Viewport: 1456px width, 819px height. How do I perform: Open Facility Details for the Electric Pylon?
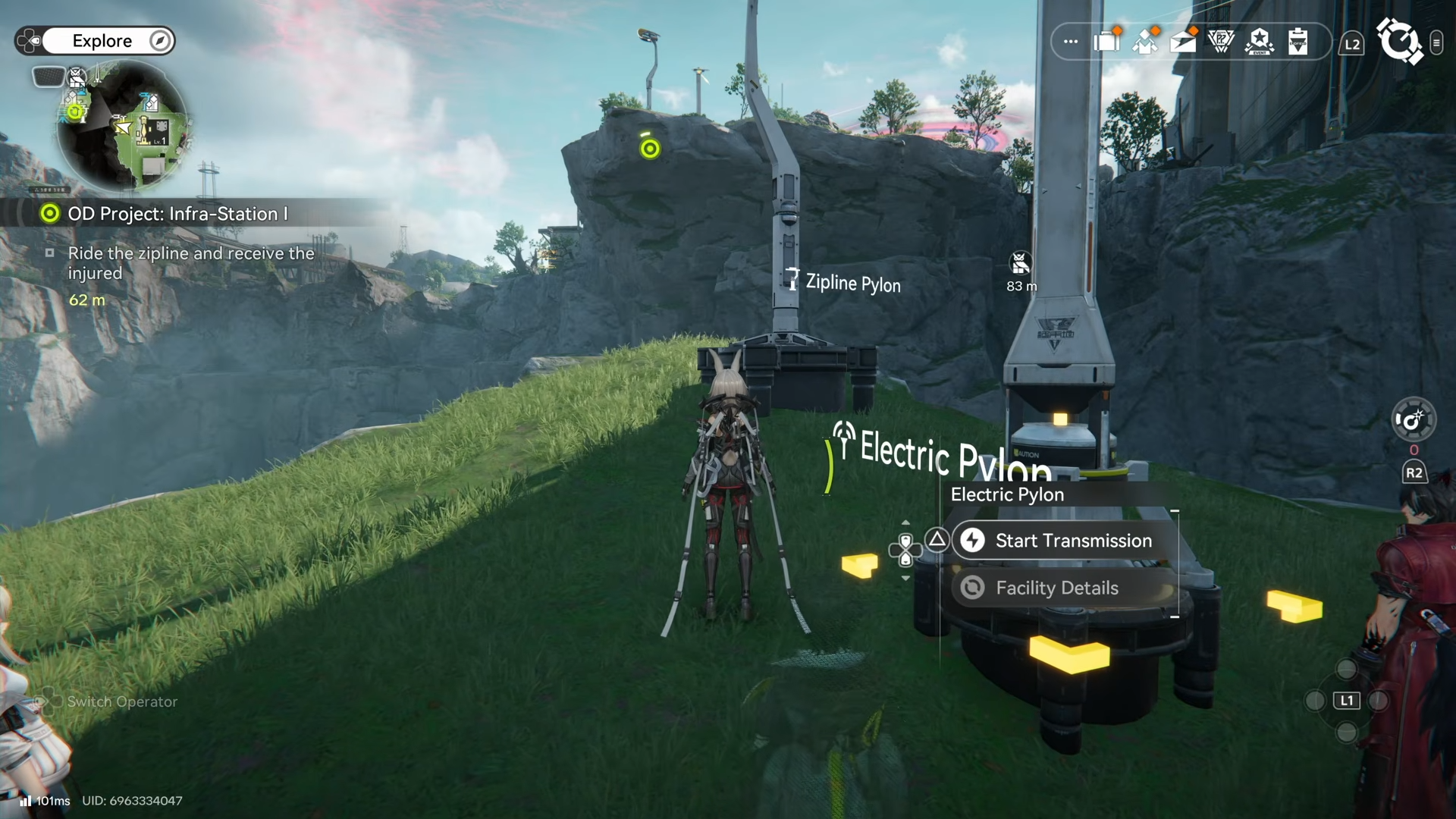[1058, 588]
